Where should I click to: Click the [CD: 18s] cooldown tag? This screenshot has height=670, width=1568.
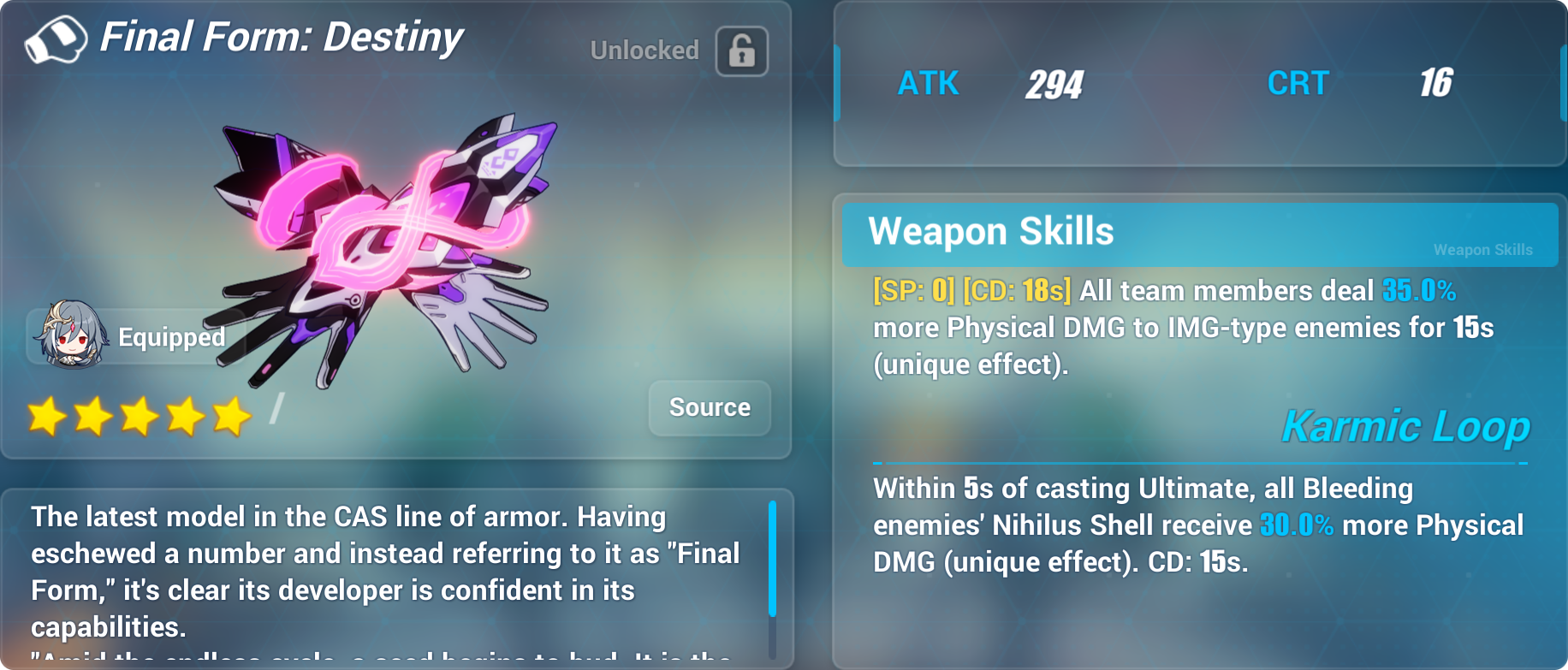click(1017, 291)
